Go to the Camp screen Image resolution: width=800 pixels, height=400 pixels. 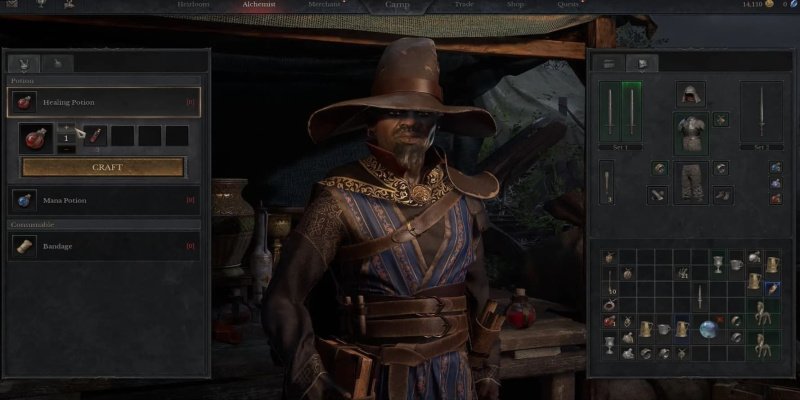pyautogui.click(x=398, y=6)
